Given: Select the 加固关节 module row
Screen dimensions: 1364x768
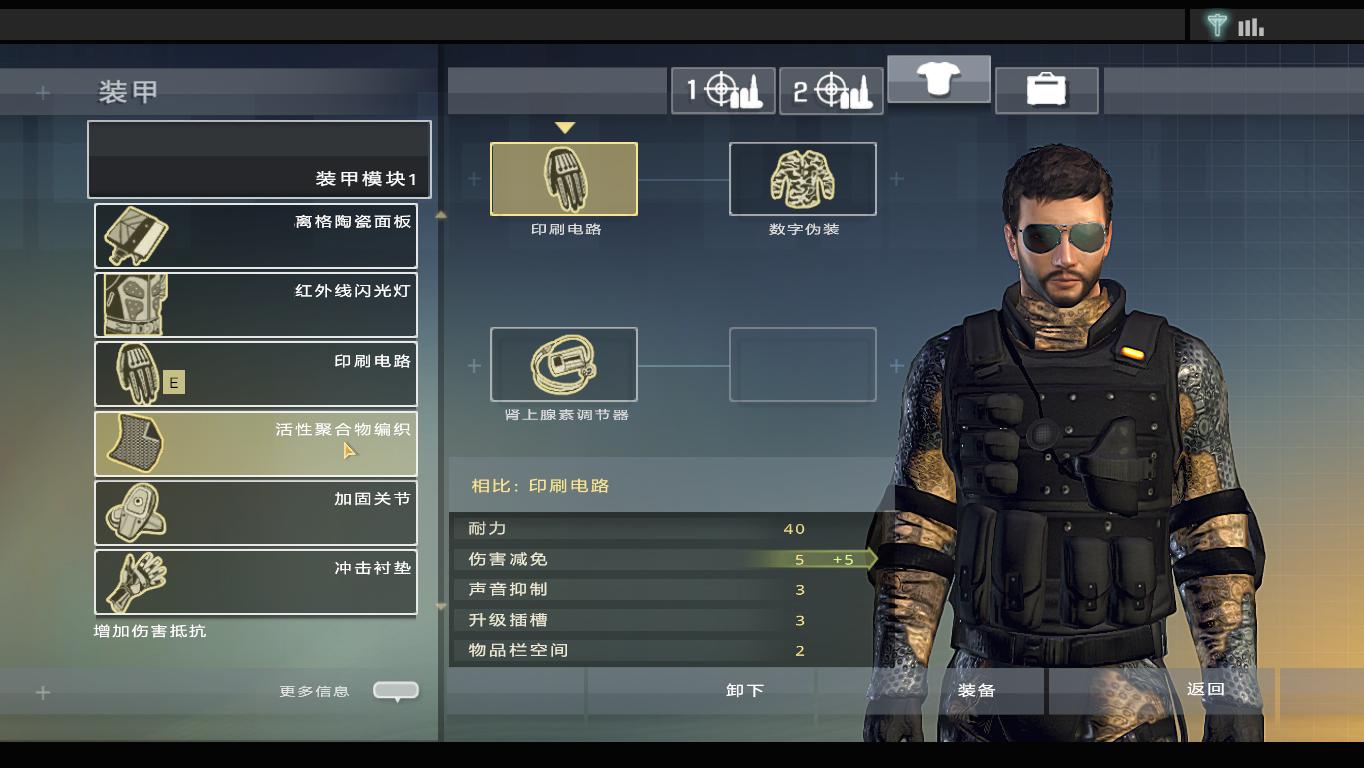Looking at the screenshot, I should pos(256,512).
